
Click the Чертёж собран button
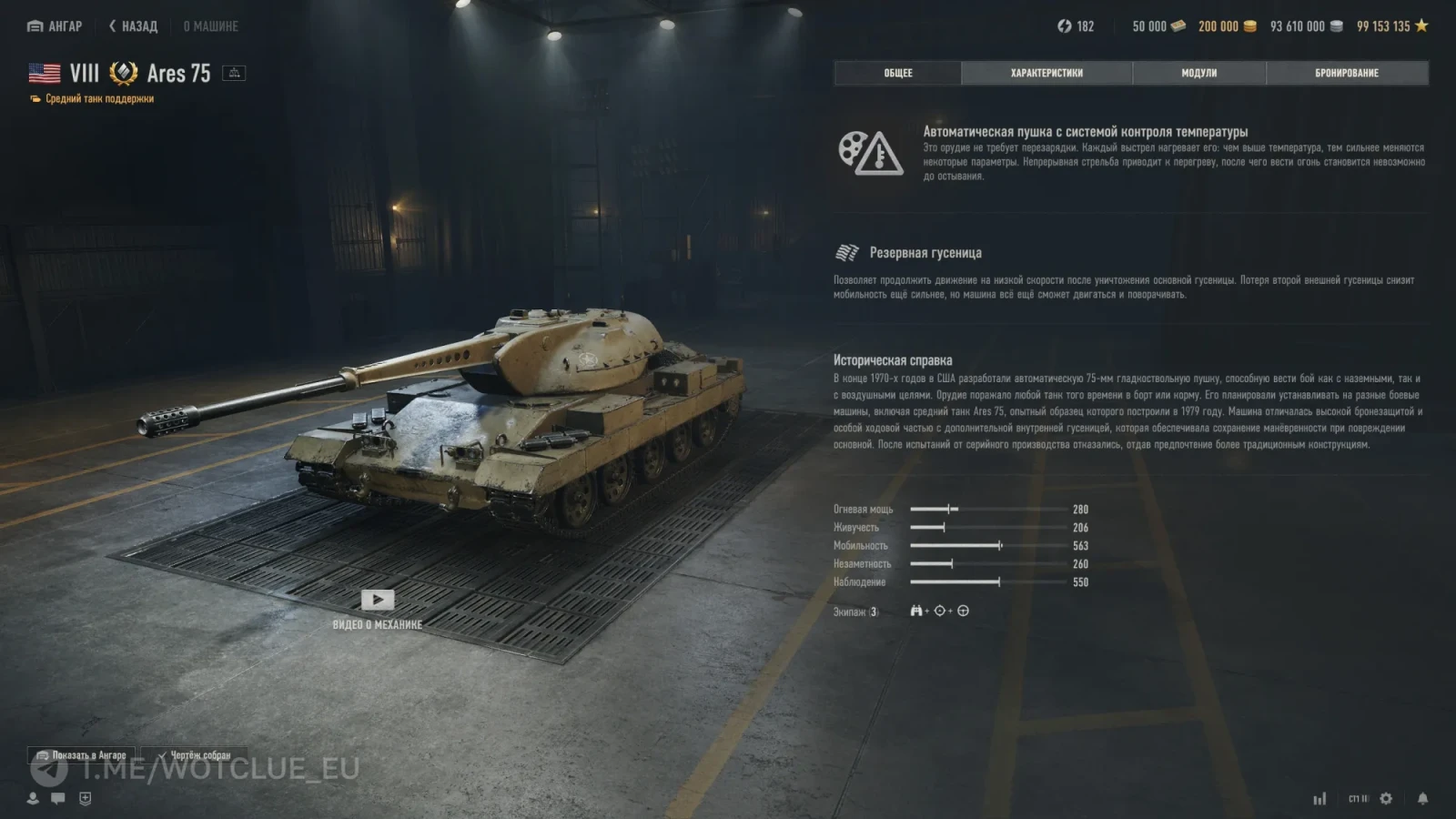click(x=194, y=755)
